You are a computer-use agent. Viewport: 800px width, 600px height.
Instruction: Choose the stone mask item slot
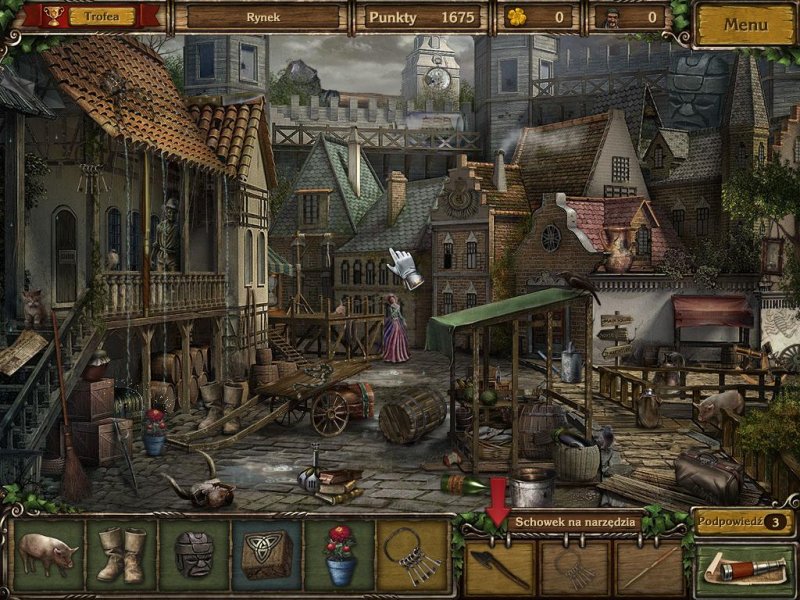coord(194,554)
